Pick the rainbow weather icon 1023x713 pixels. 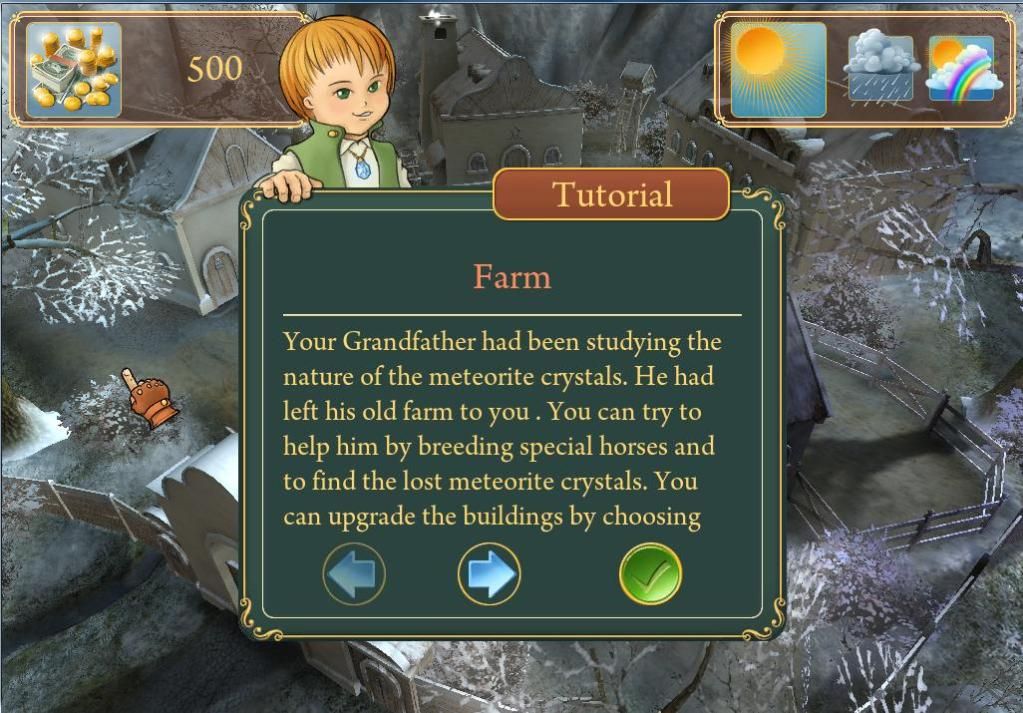961,69
